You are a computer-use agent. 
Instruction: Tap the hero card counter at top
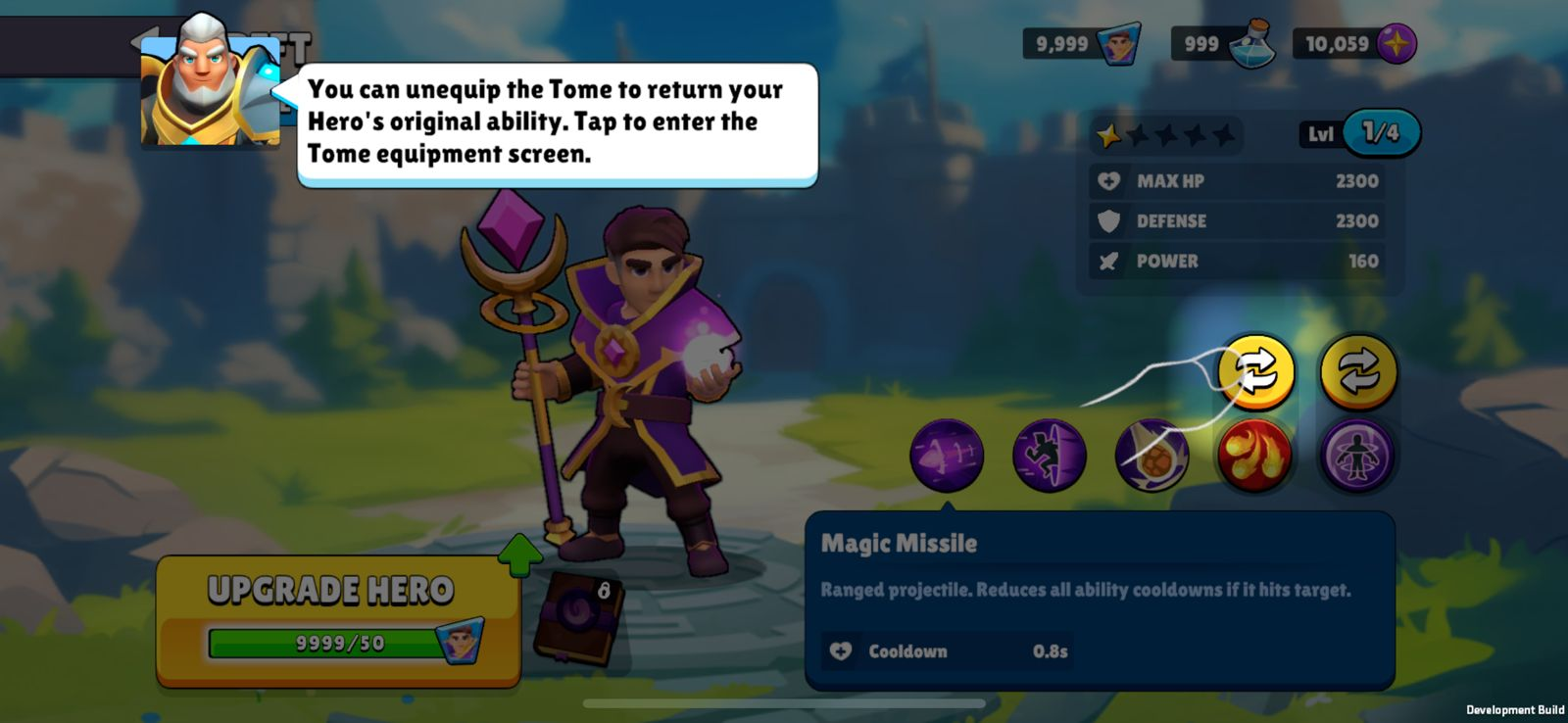(x=1082, y=44)
